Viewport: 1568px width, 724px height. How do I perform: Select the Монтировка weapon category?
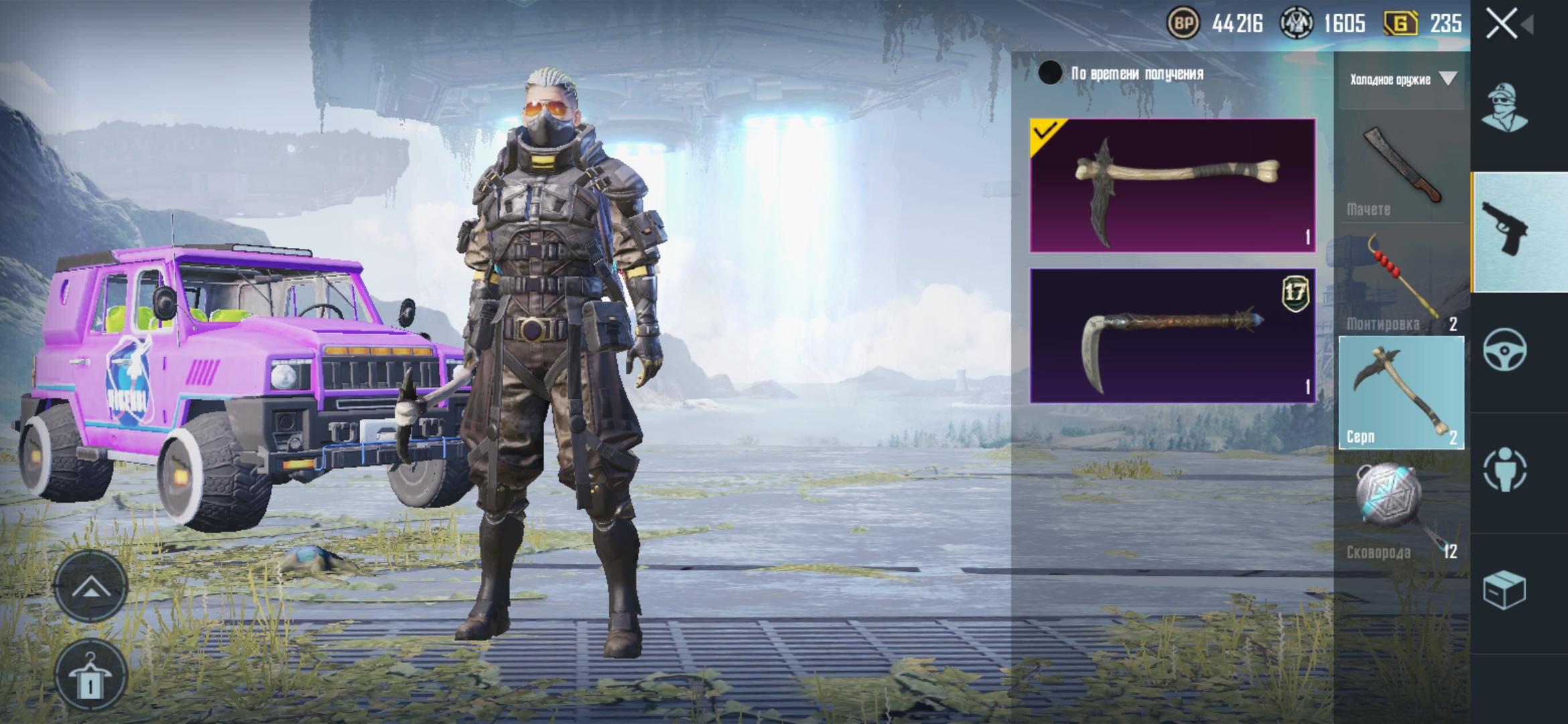[x=1401, y=282]
